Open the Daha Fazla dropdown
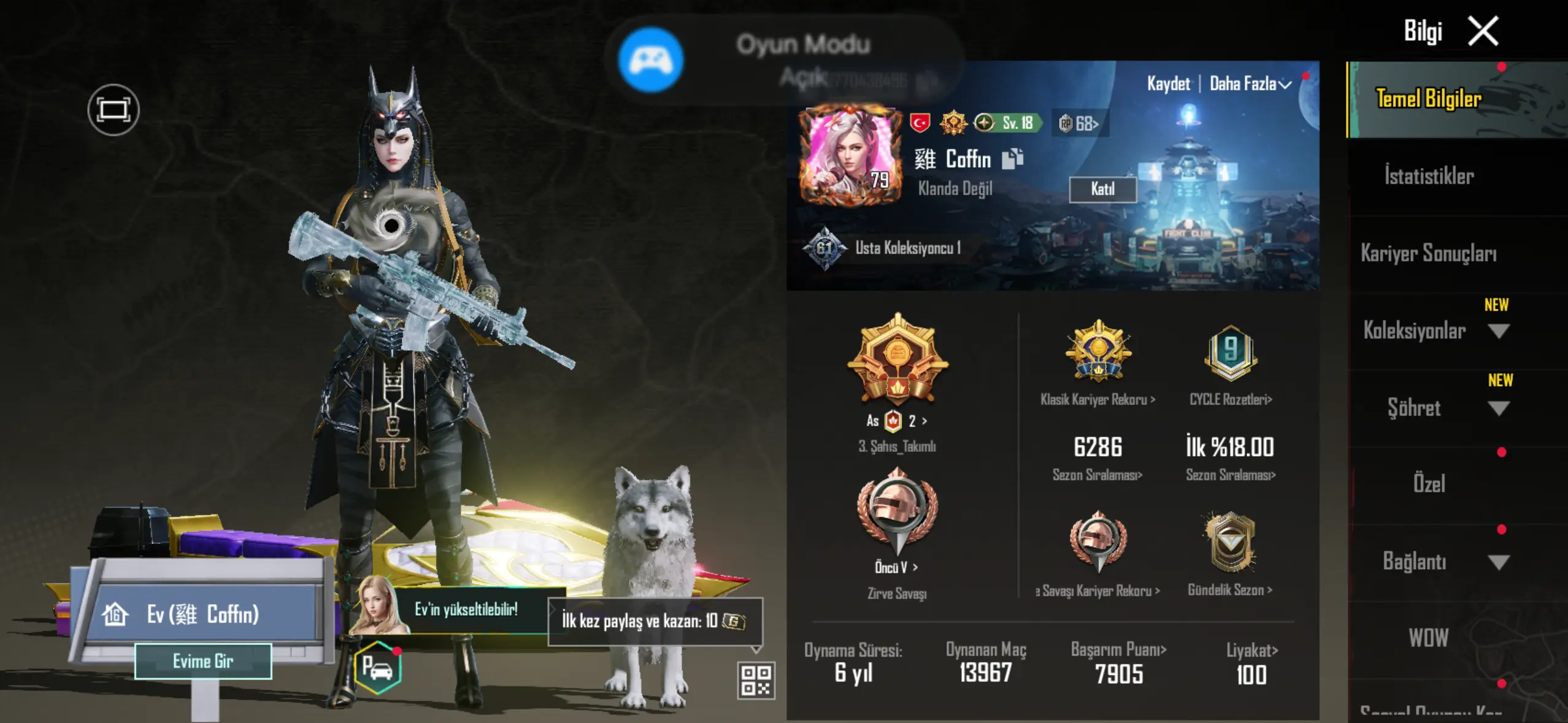This screenshot has height=723, width=1568. tap(1250, 84)
